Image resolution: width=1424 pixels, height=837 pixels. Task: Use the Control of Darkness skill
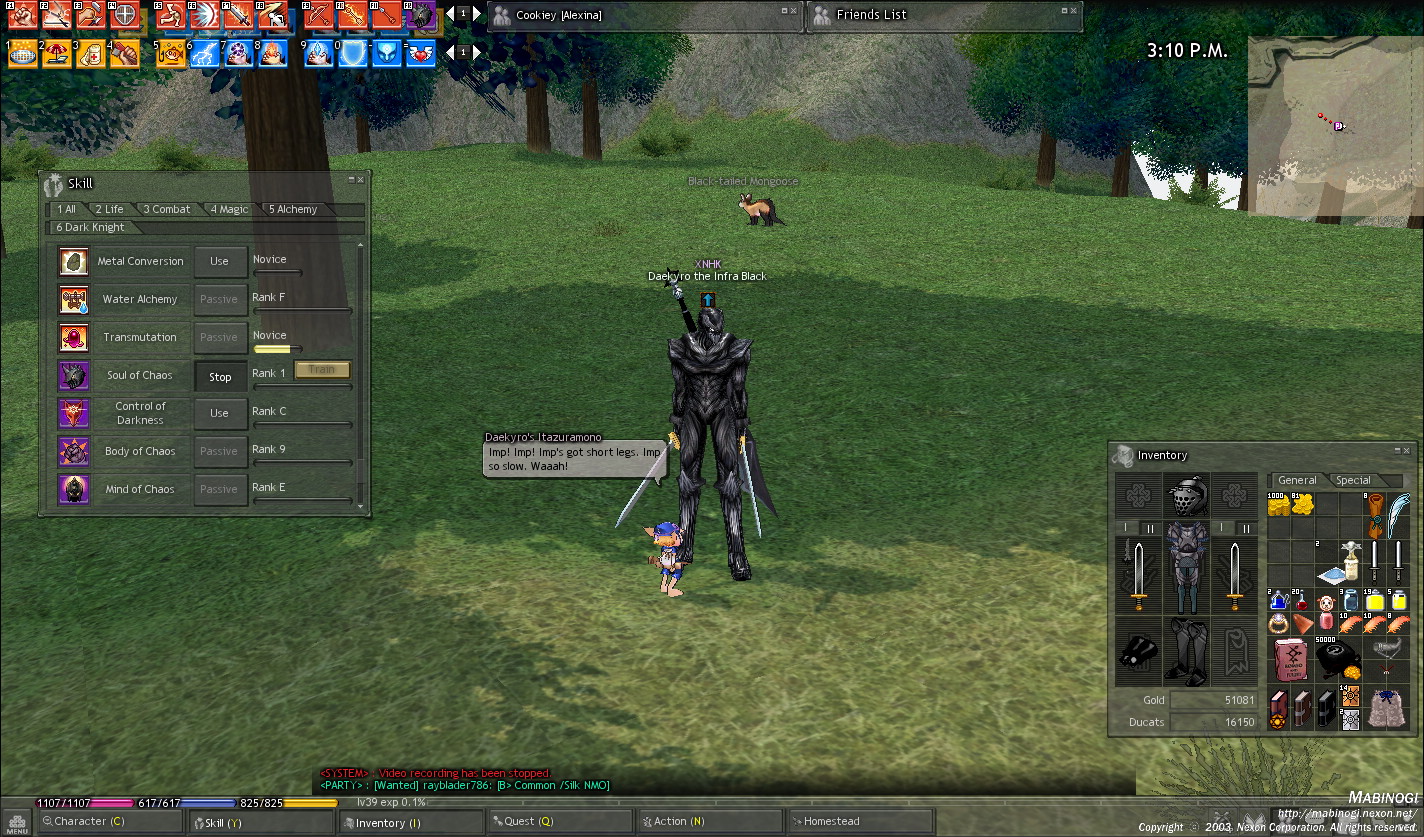click(x=219, y=413)
